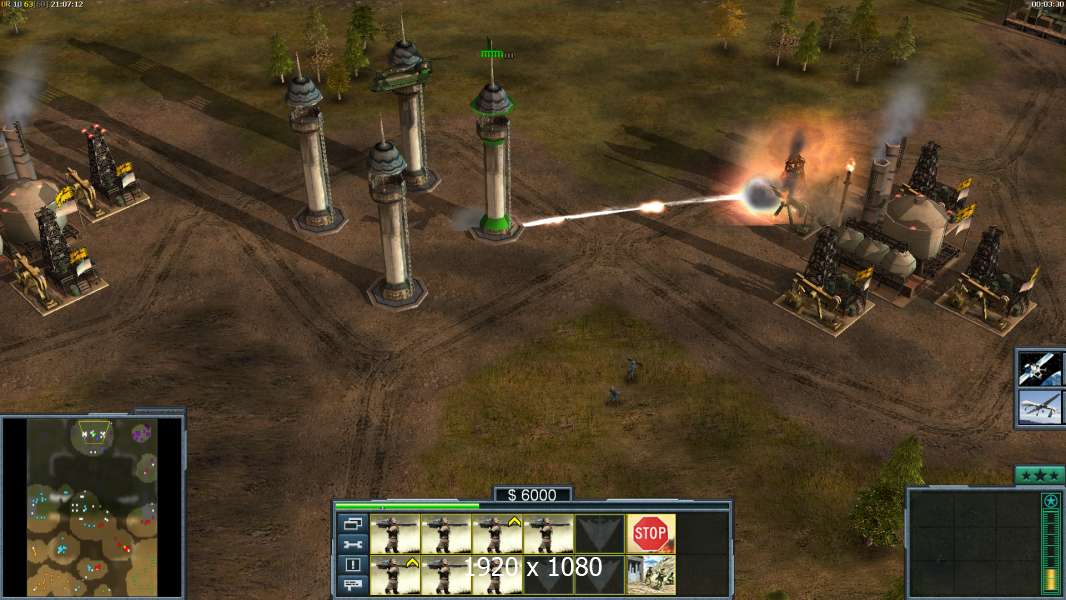
Task: Click the overlapping windows panel button
Action: (x=353, y=523)
